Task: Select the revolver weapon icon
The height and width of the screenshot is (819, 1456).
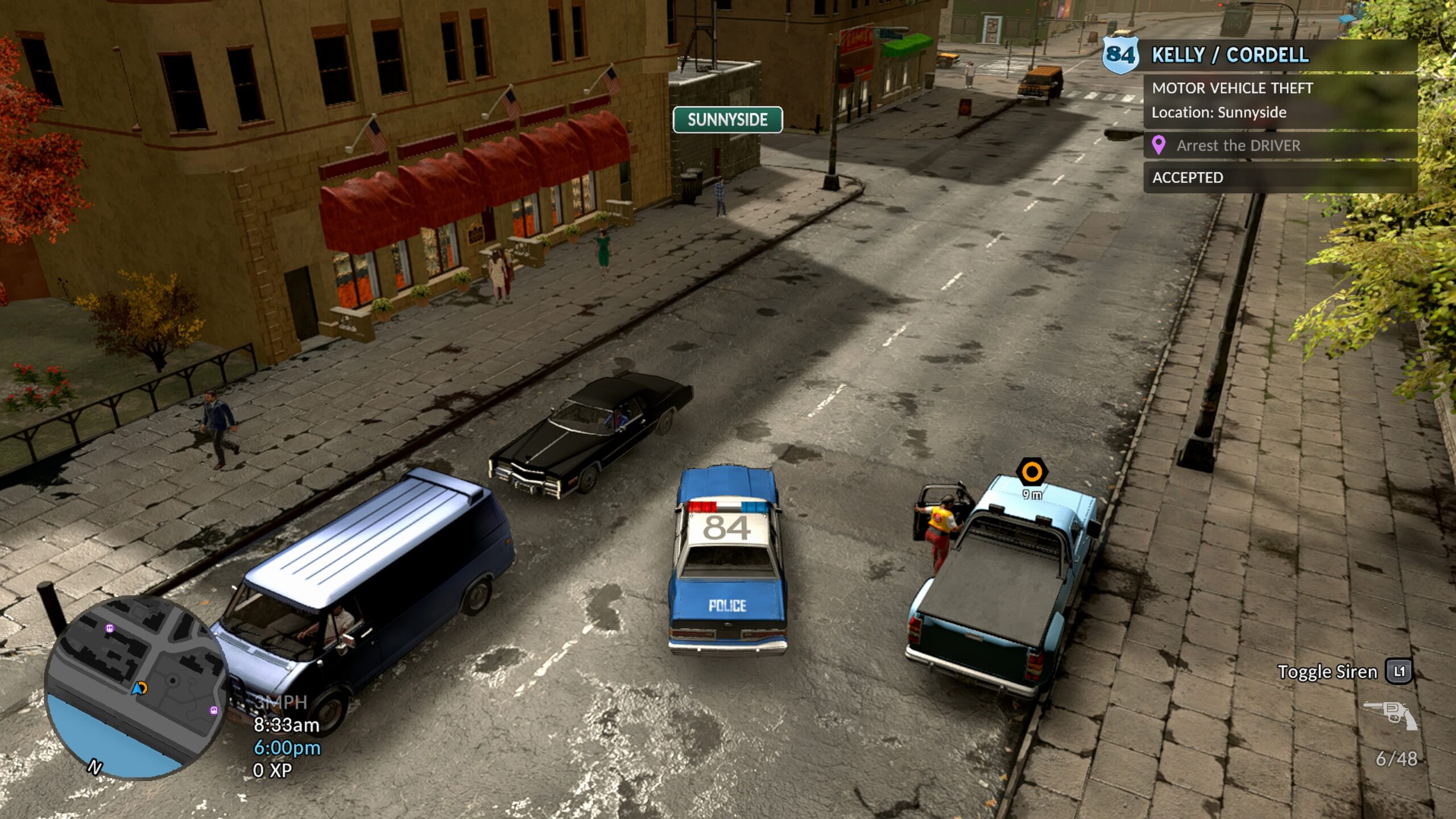Action: point(1391,714)
